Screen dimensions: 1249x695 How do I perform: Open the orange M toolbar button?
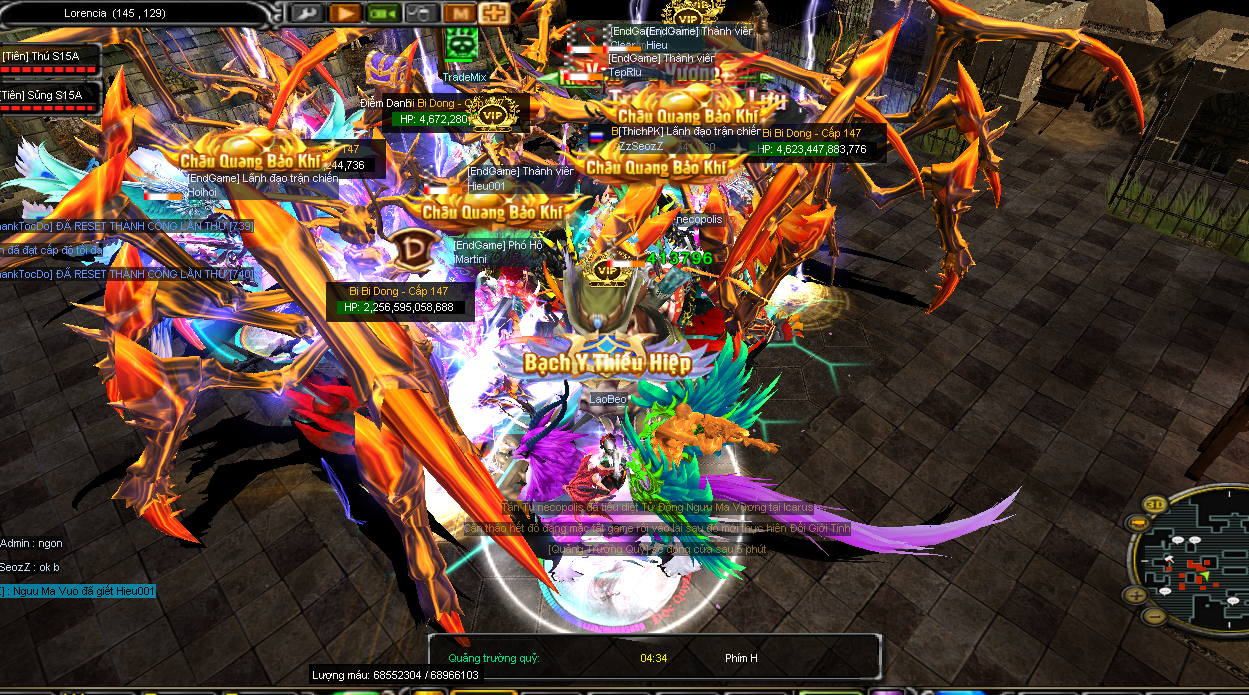[x=459, y=13]
